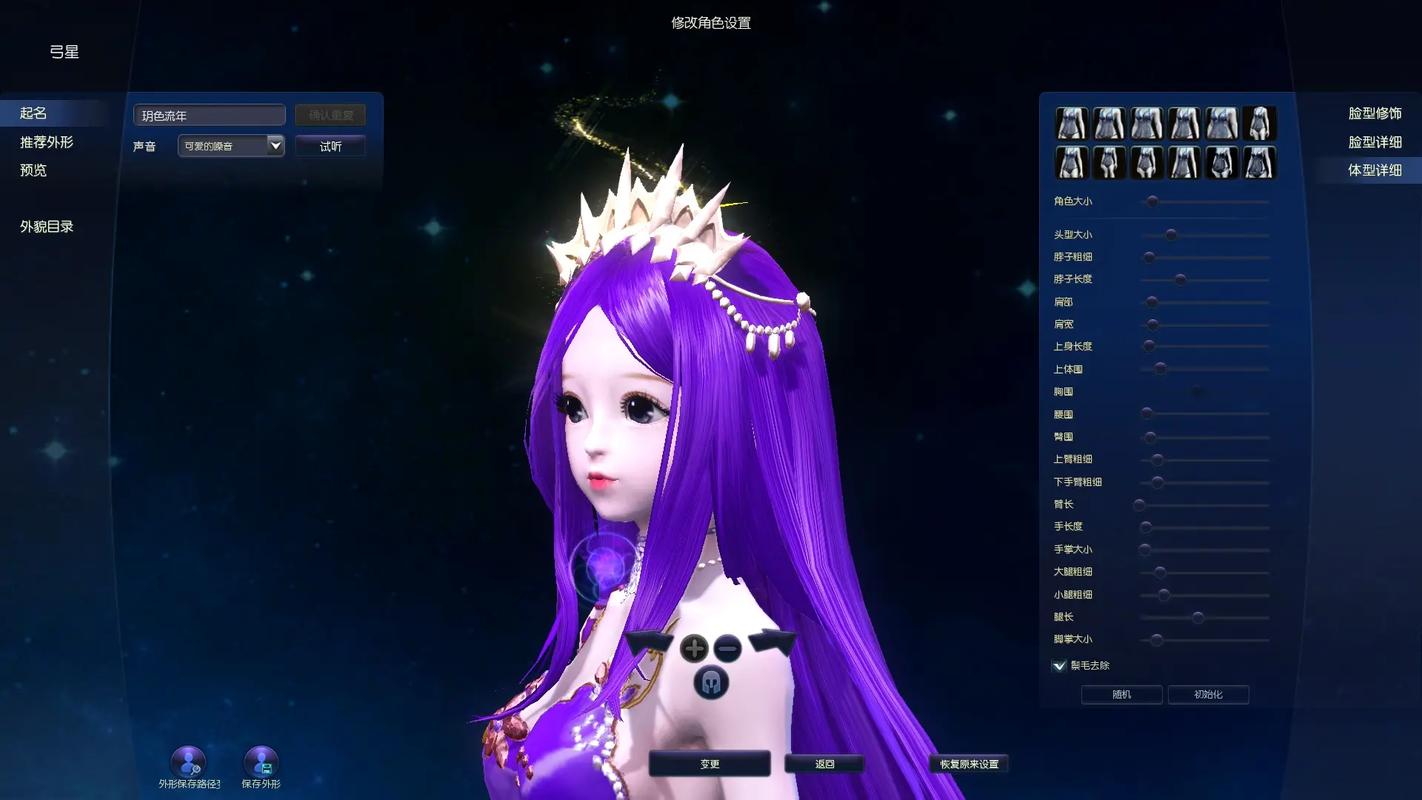Click the 保存外形 save appearance icon
Image resolution: width=1422 pixels, height=800 pixels.
pyautogui.click(x=261, y=763)
